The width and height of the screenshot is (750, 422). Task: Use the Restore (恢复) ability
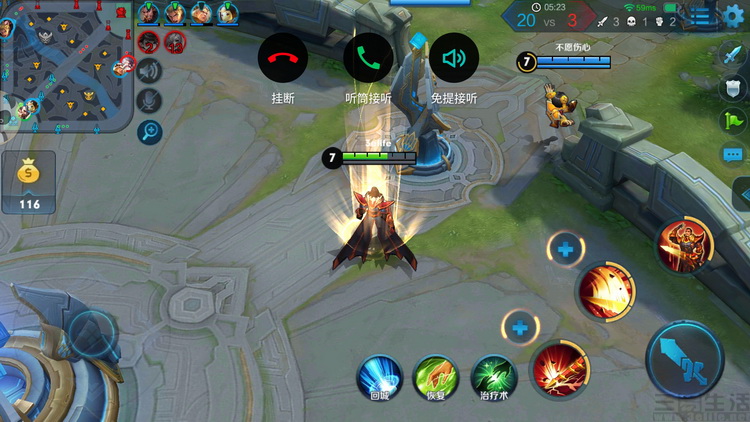tap(436, 378)
